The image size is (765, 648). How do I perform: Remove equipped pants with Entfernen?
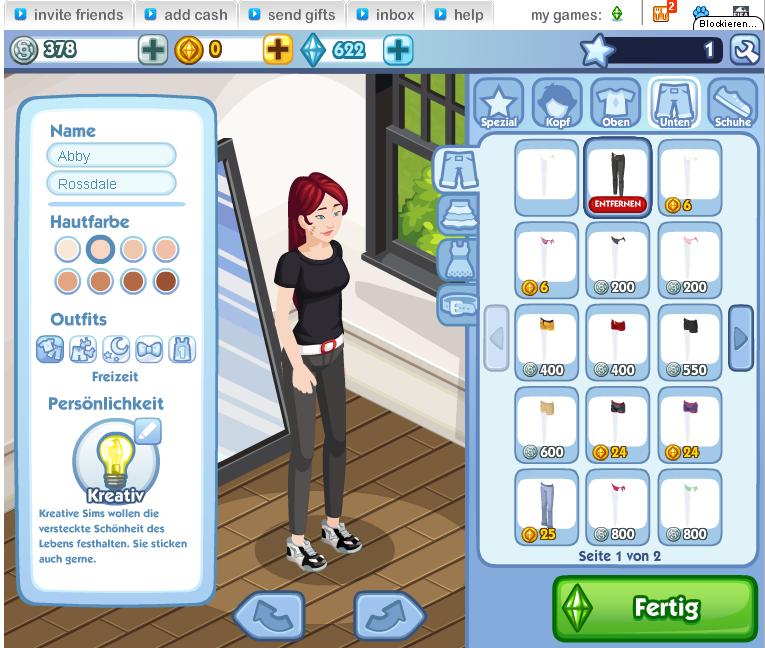tap(617, 204)
